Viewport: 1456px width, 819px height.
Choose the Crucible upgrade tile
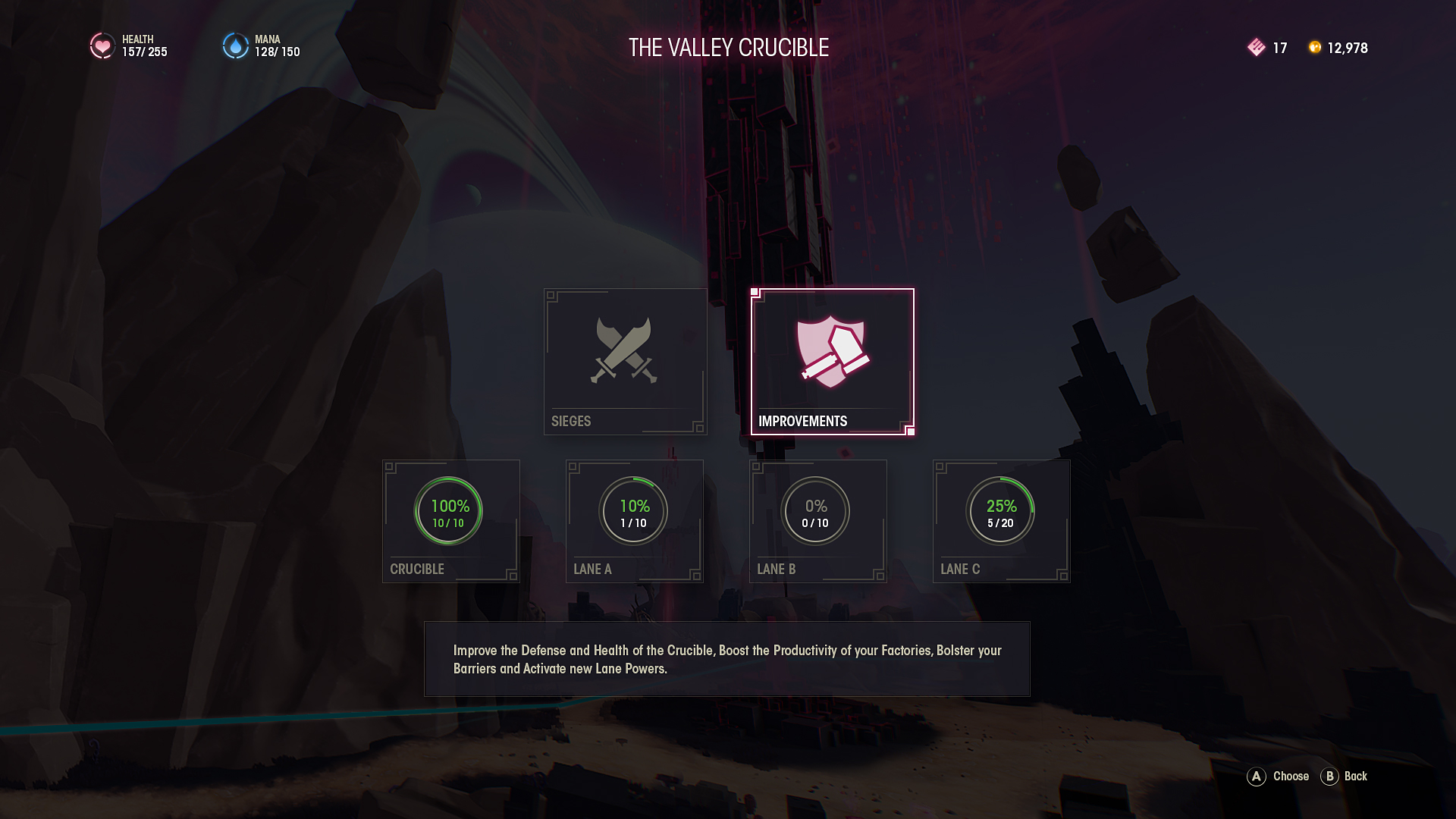coord(450,521)
